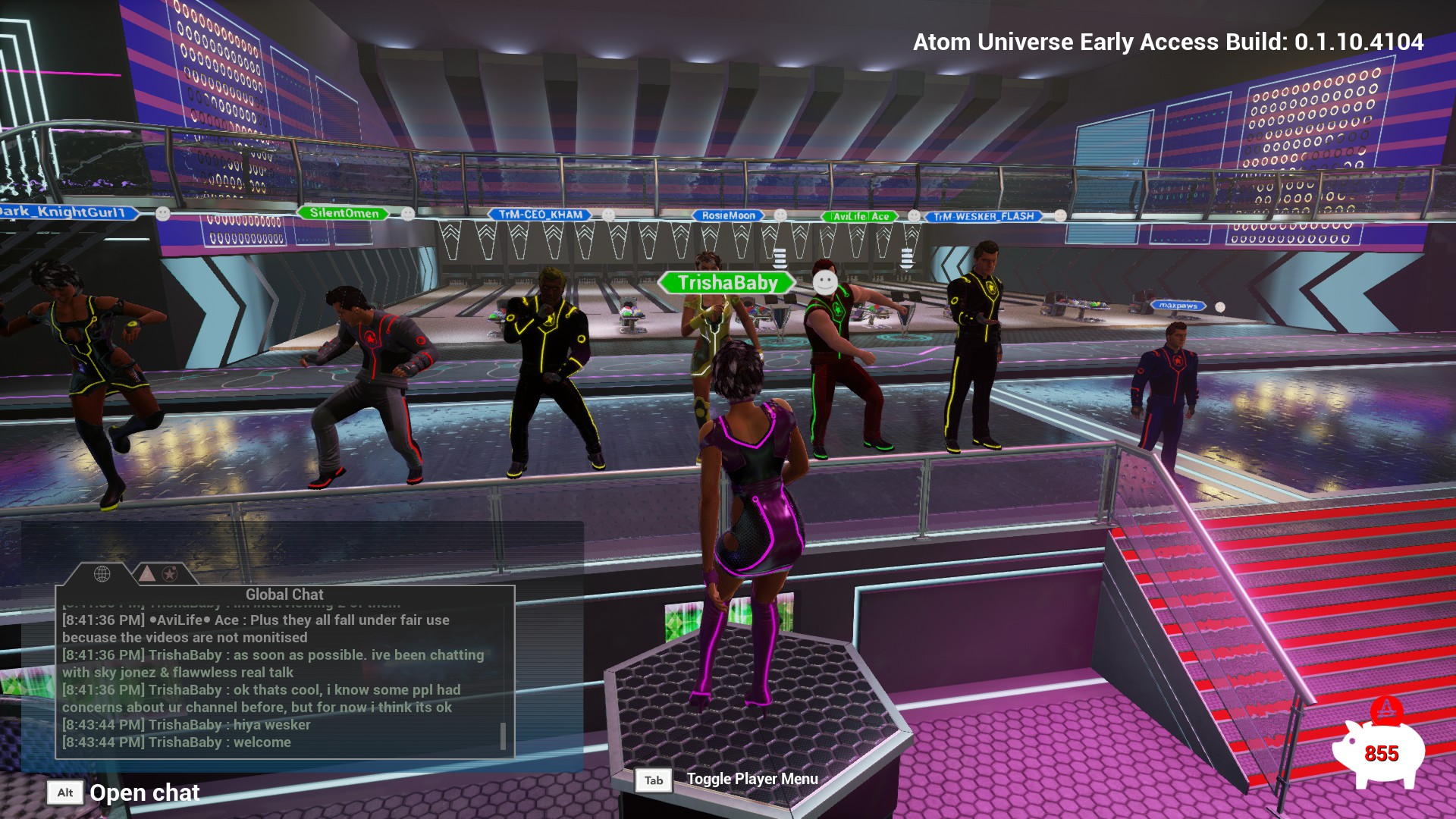Click the smiley icon beside TrishaBaby's nameplate
This screenshot has height=819, width=1456.
824,283
